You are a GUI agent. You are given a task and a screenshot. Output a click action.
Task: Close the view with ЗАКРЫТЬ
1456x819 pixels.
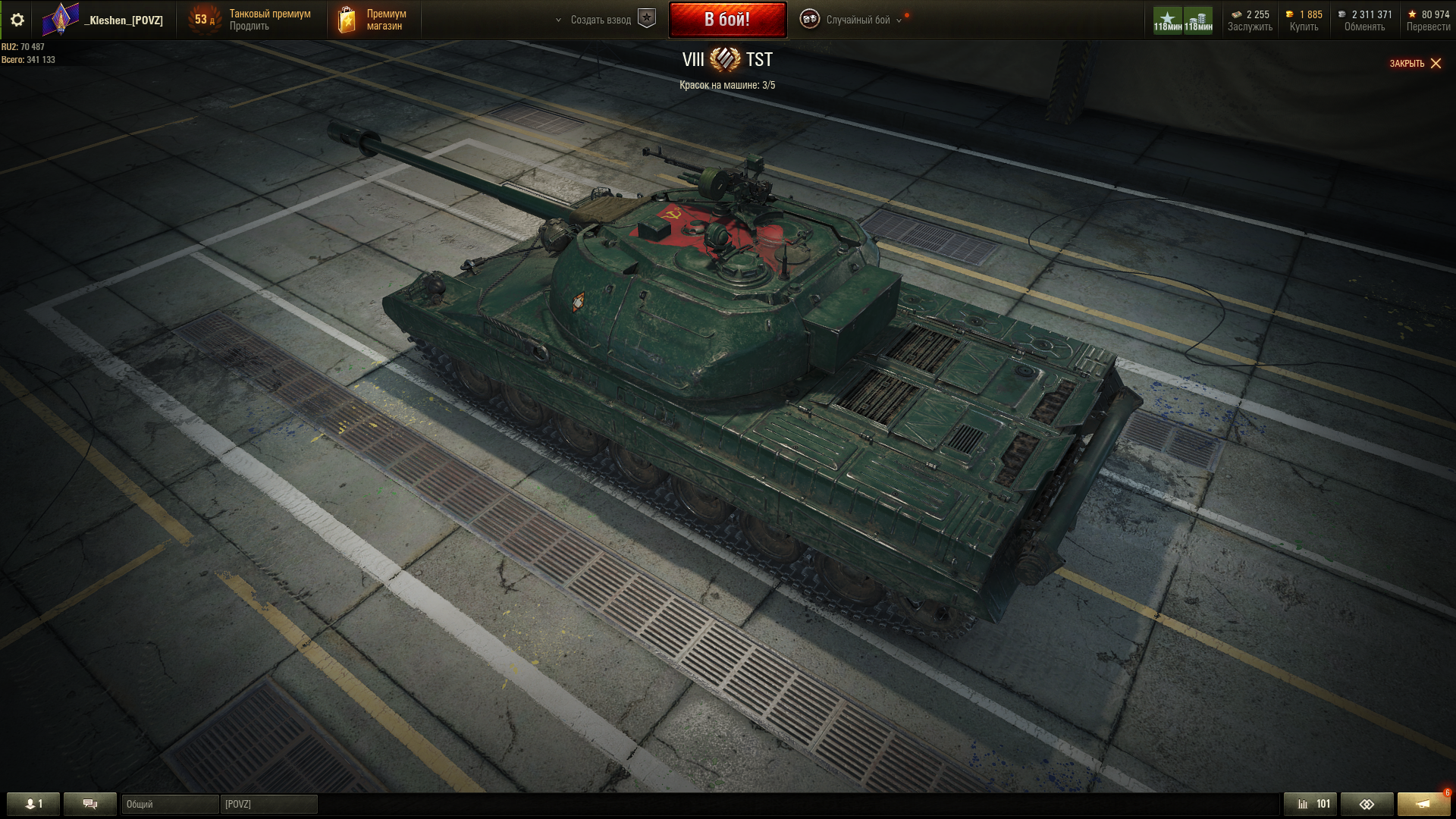click(x=1415, y=64)
